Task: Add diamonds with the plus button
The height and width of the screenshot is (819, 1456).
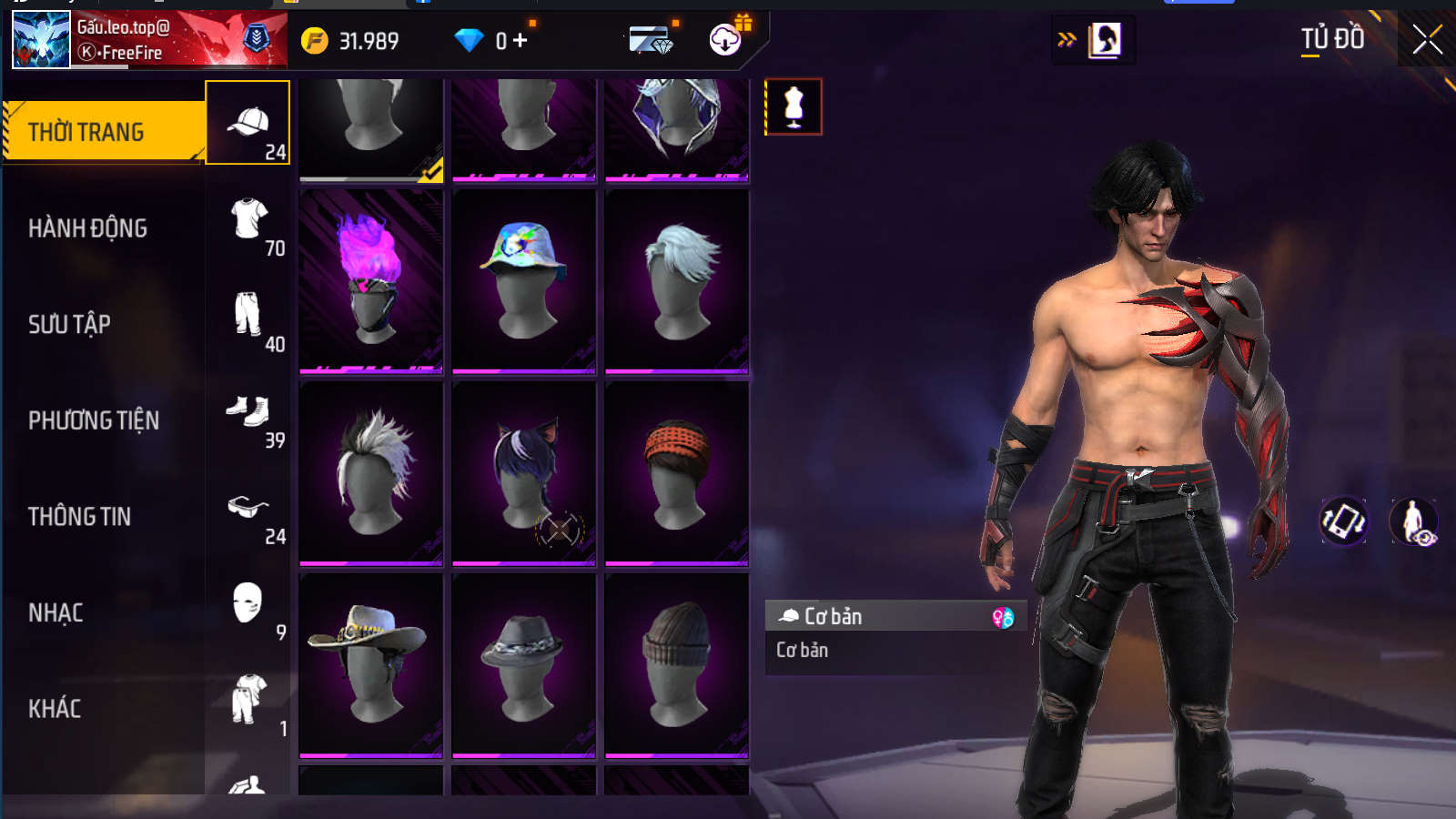Action: click(x=521, y=41)
